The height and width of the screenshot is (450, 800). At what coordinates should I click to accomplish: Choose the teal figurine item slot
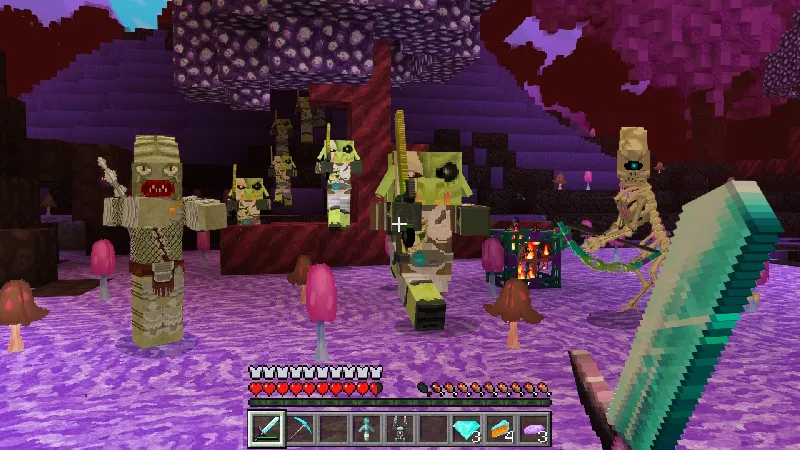click(367, 428)
